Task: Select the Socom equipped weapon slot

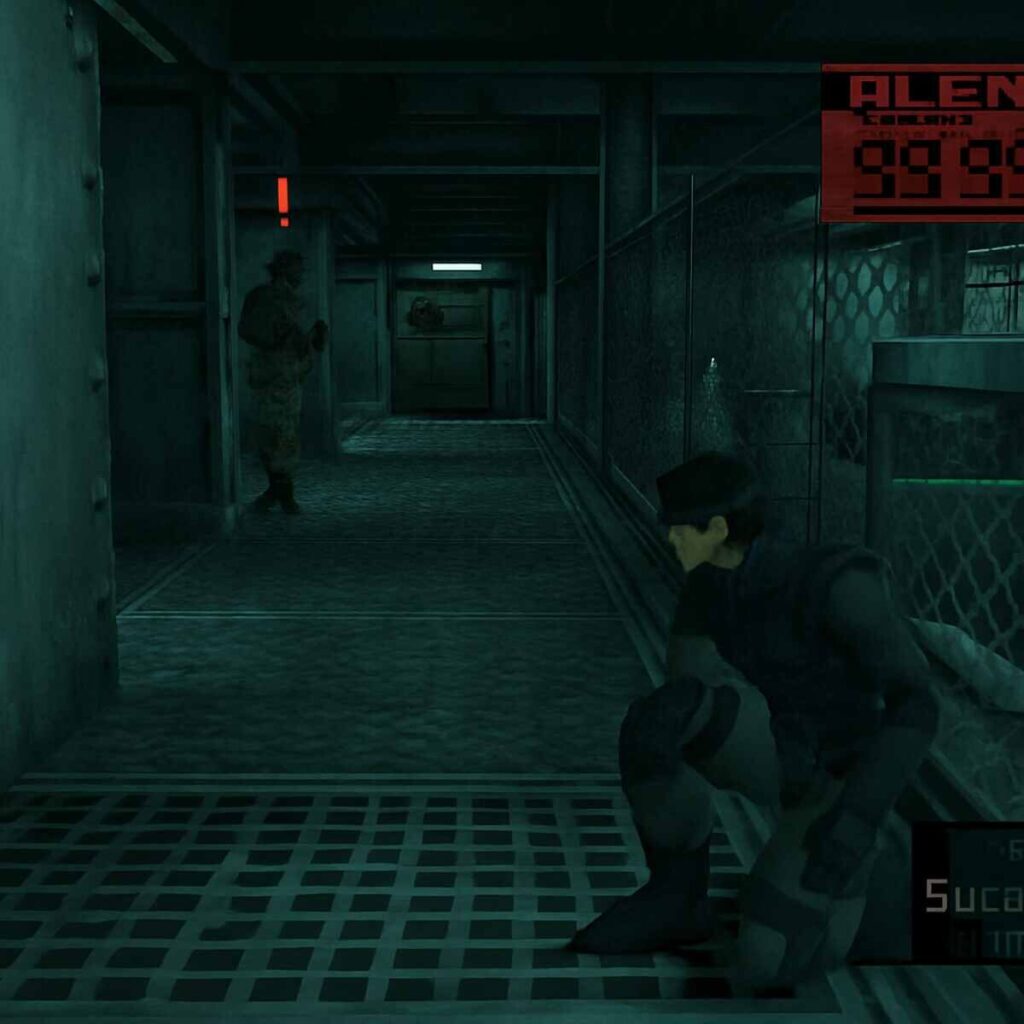Action: coord(970,893)
